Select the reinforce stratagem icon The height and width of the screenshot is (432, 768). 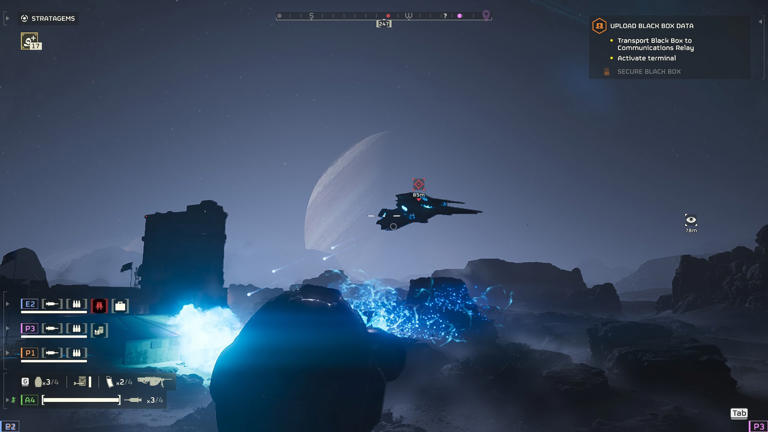point(30,41)
